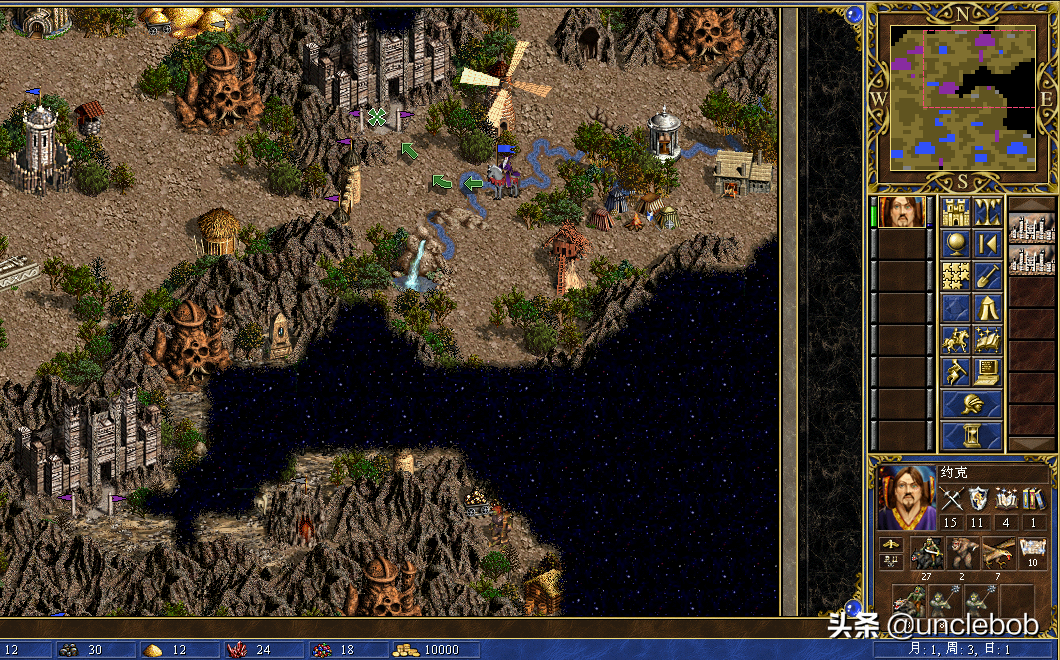
Task: Open system options via the computer icon
Action: pyautogui.click(x=988, y=372)
